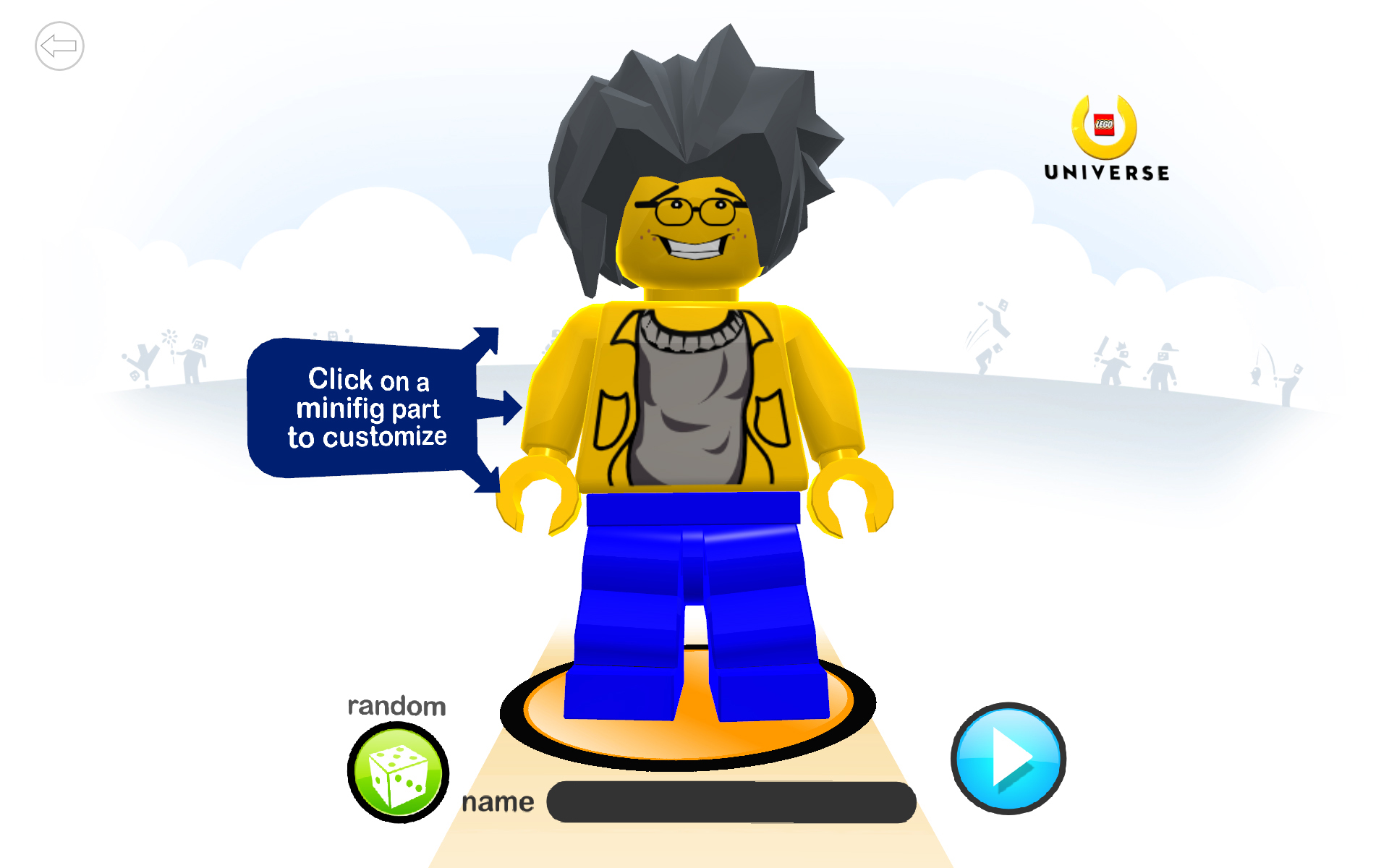
Task: Click the 'random' label text
Action: [x=399, y=705]
